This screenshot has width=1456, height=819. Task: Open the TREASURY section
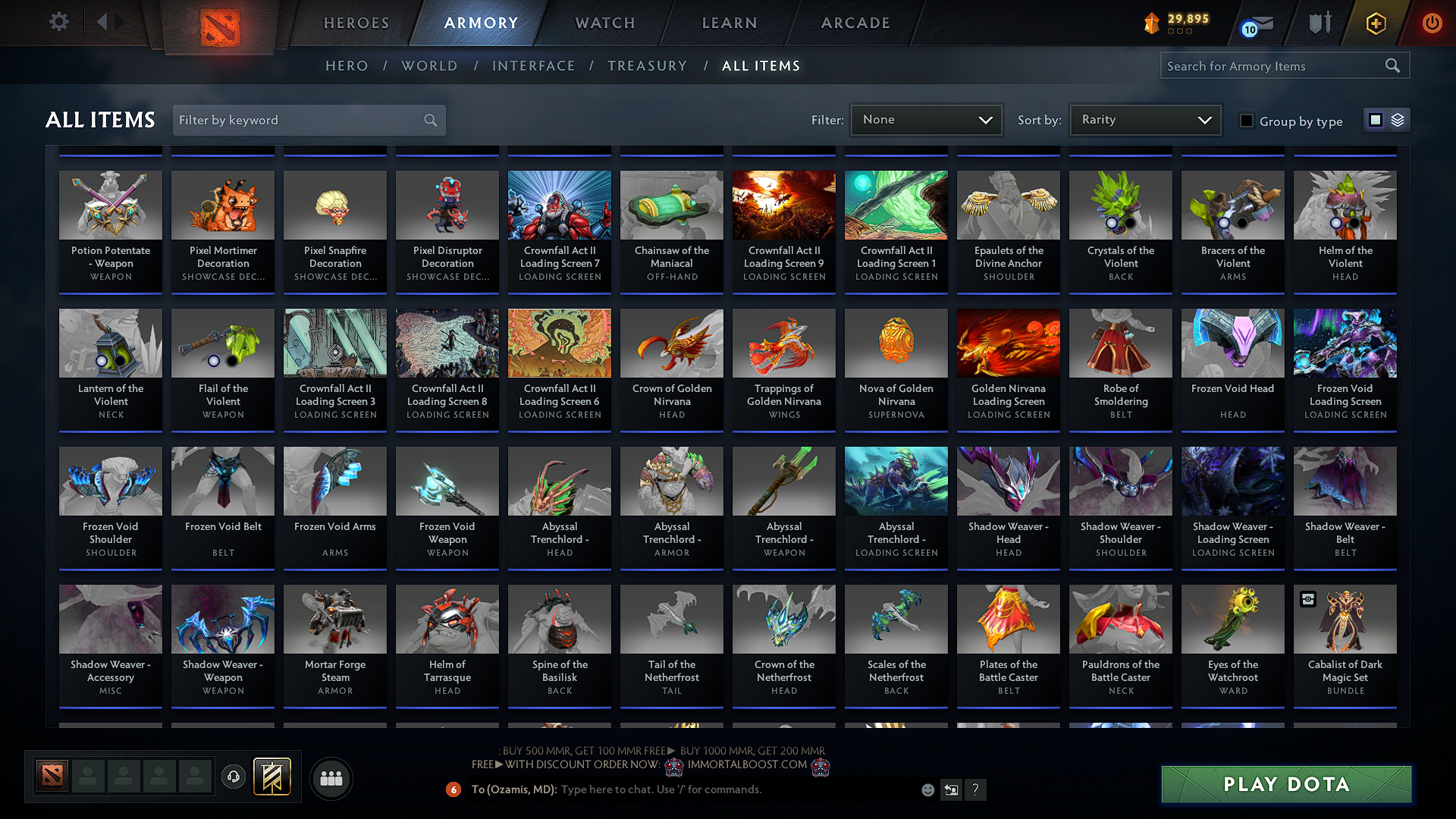point(647,66)
